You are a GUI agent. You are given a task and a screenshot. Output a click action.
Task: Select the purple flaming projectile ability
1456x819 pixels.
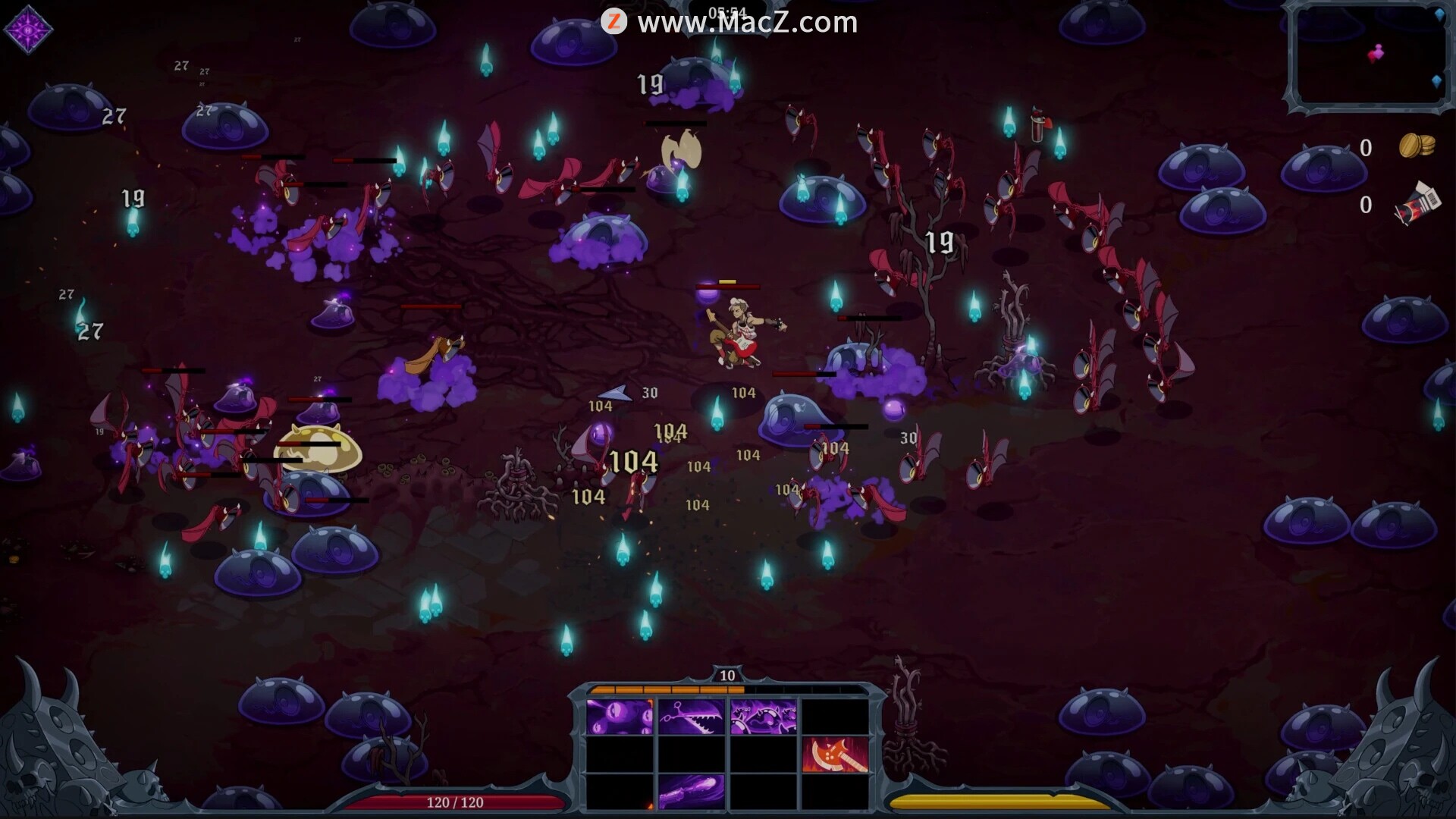pyautogui.click(x=691, y=791)
